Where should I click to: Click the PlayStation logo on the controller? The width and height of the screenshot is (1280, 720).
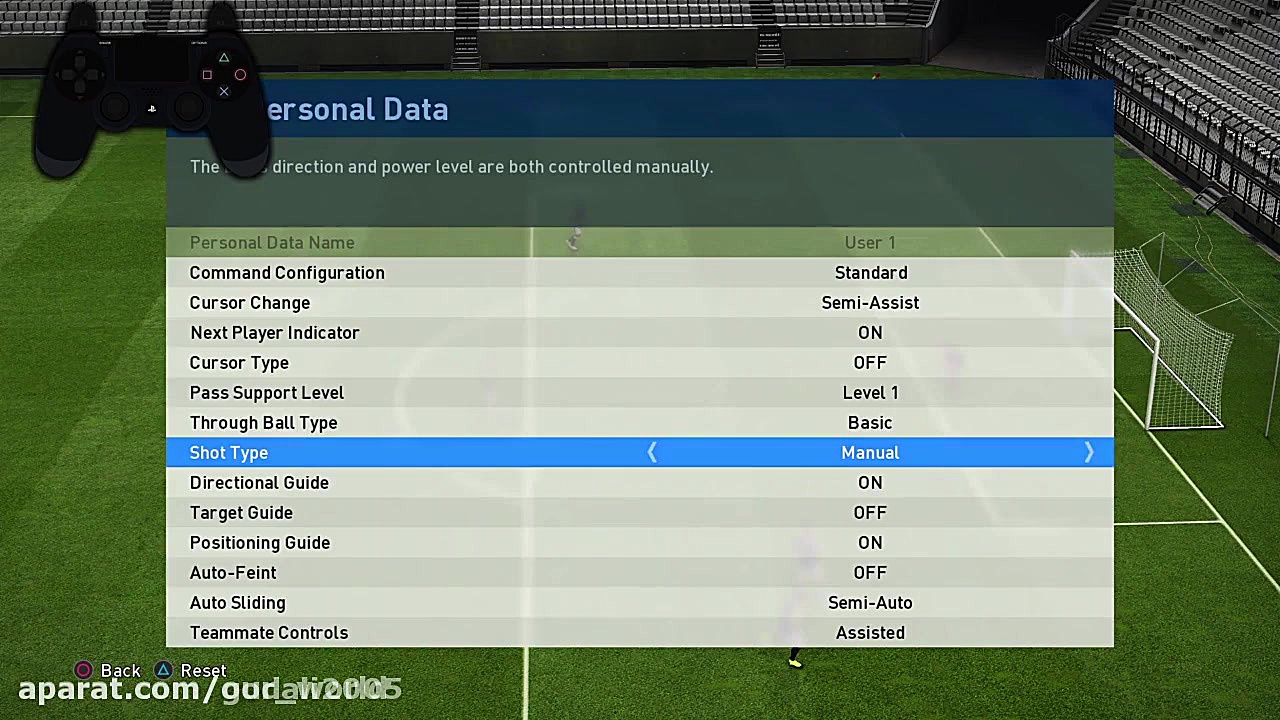[x=151, y=109]
